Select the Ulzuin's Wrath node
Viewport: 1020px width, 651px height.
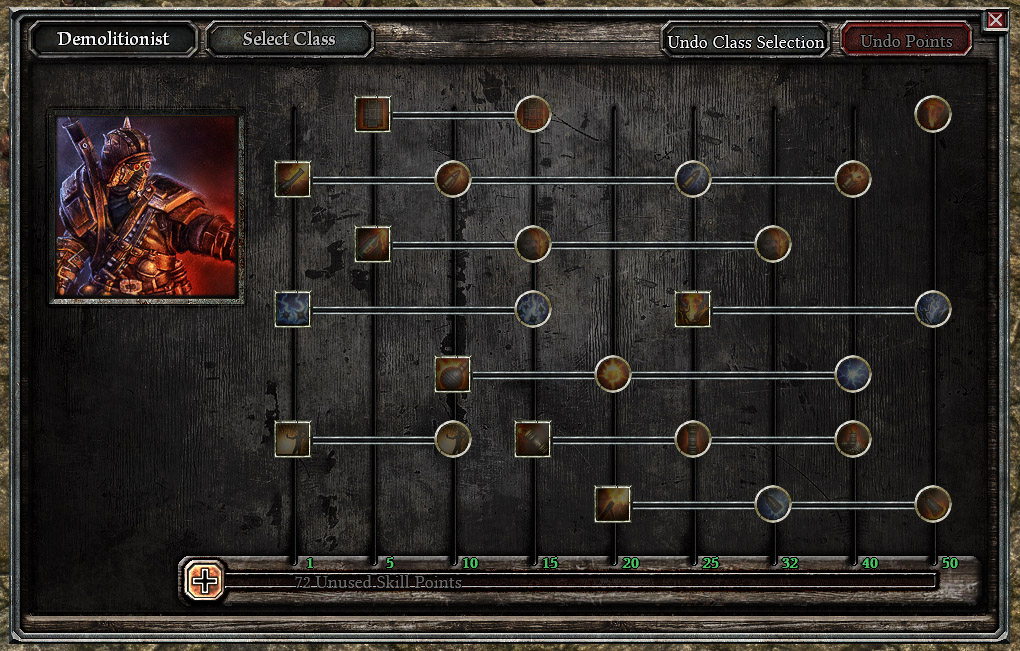933,309
